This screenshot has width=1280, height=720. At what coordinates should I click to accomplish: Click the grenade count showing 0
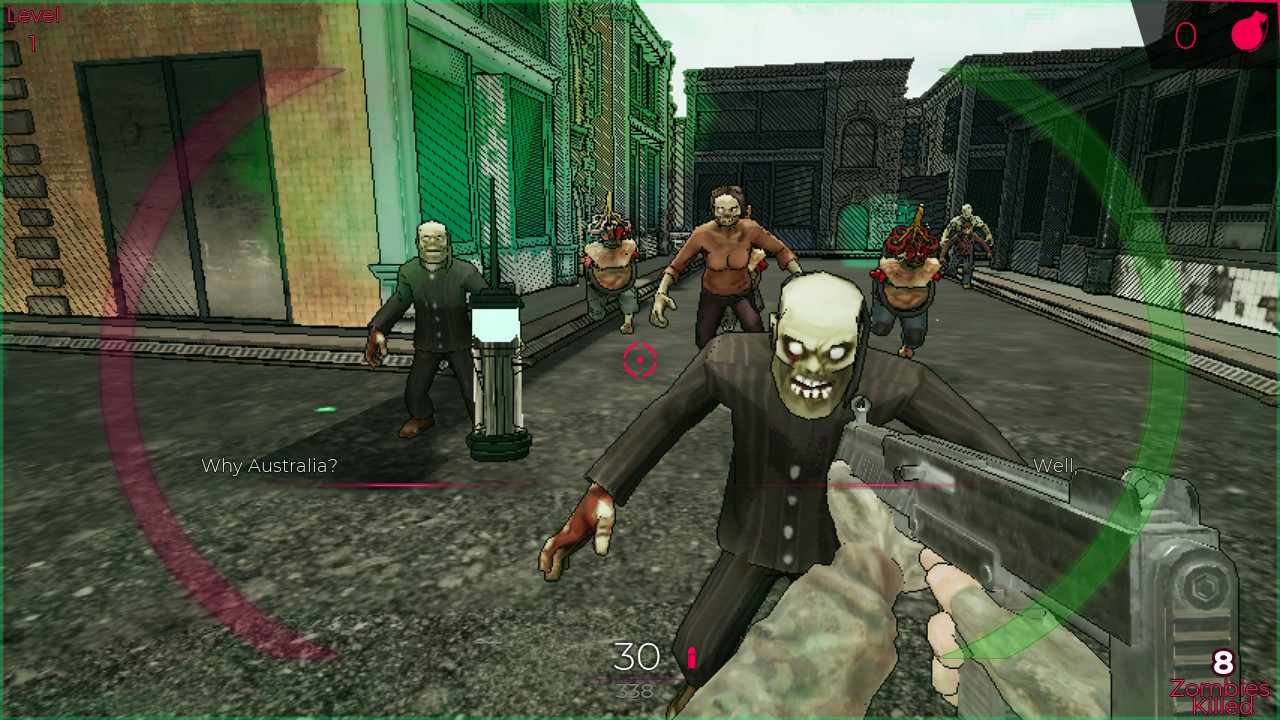pos(1186,36)
